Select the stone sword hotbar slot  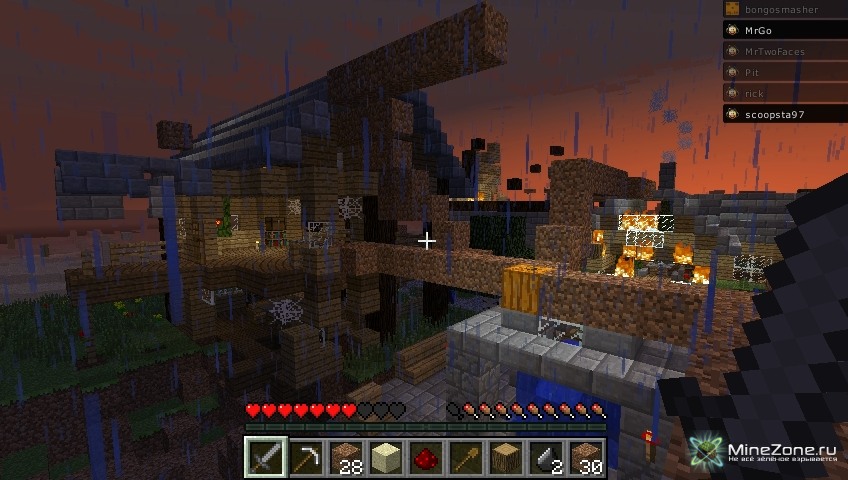(266, 459)
